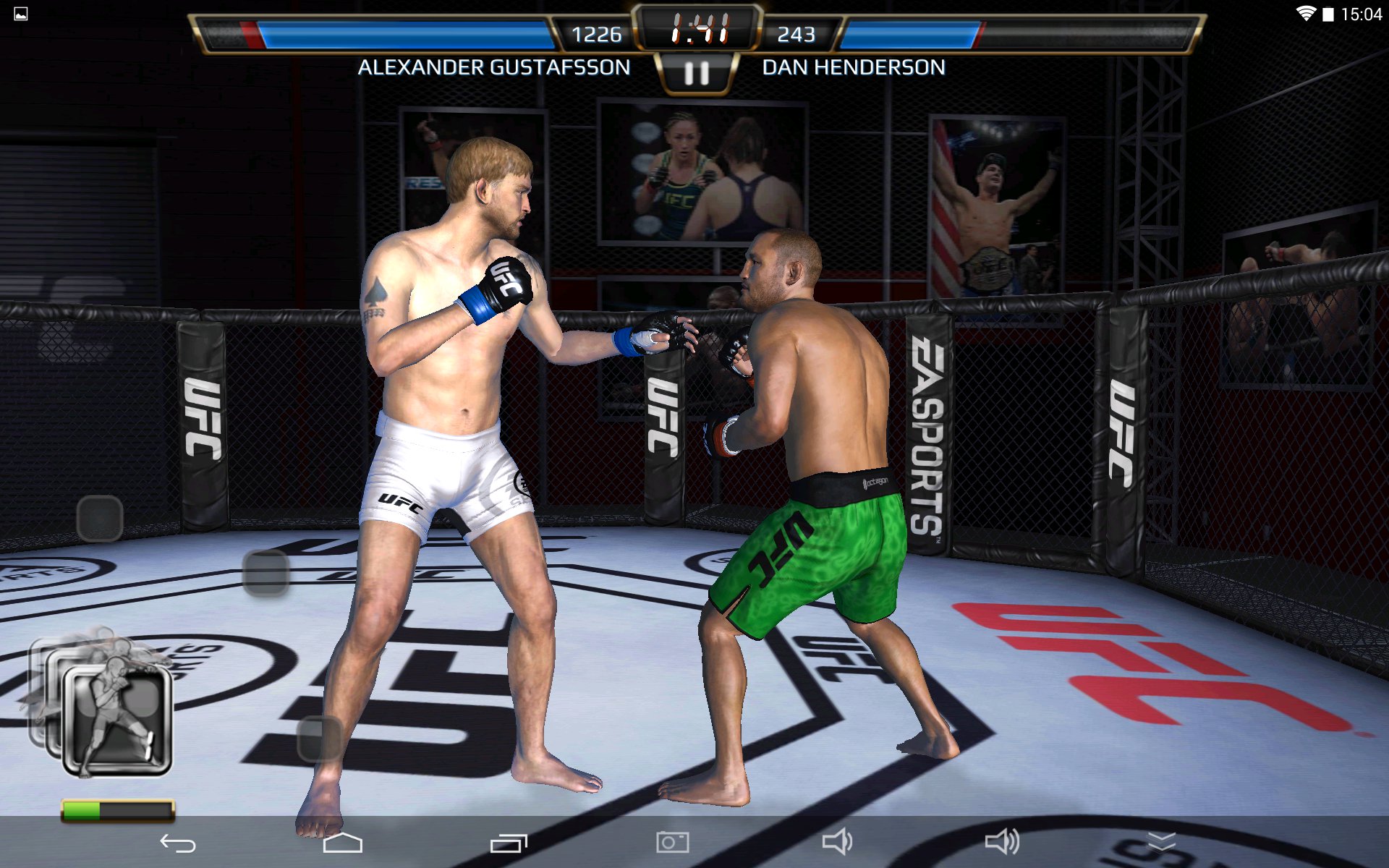Open the recent apps overview
1389x868 pixels.
pos(509,843)
